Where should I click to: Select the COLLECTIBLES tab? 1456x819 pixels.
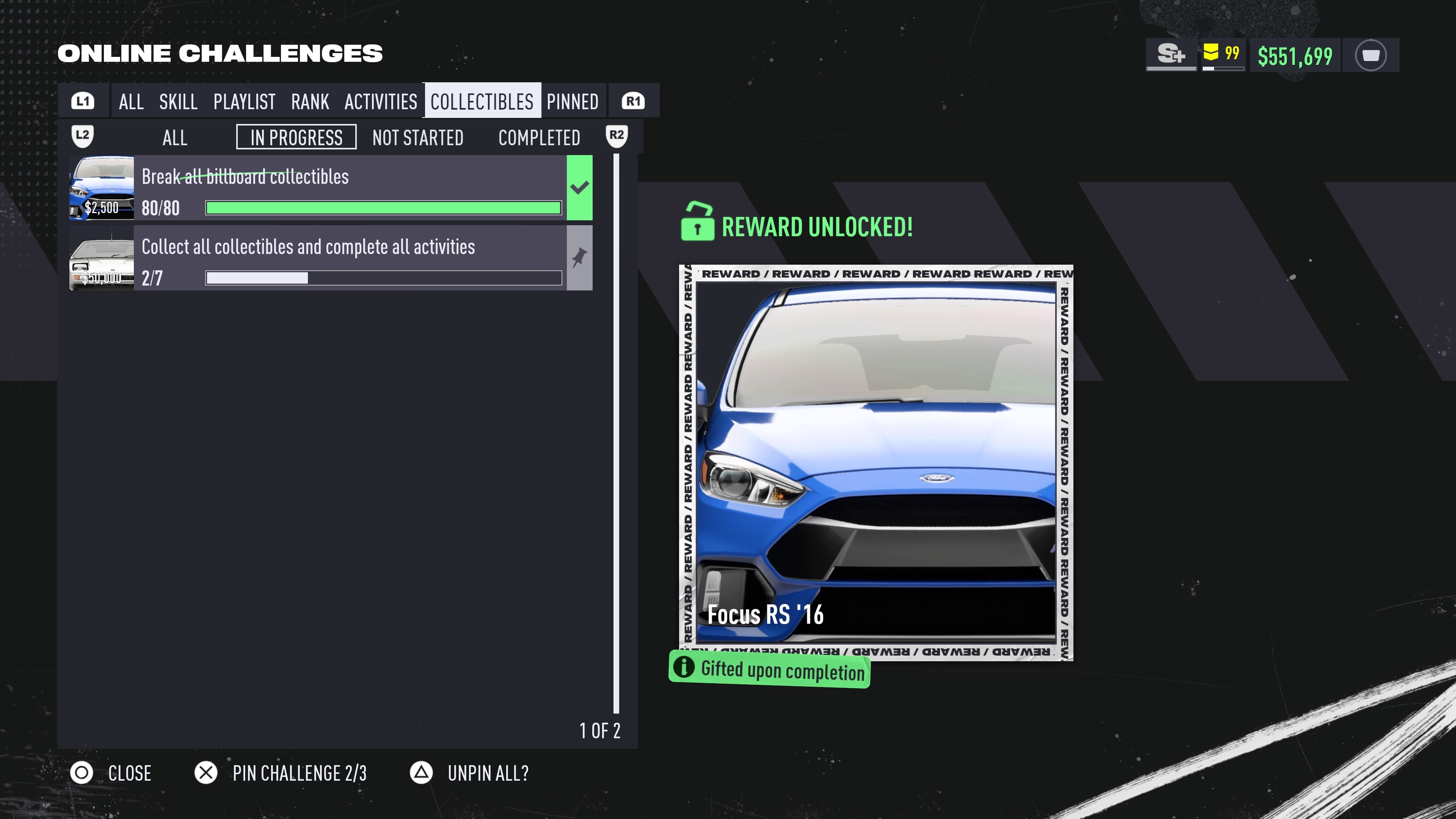click(482, 102)
